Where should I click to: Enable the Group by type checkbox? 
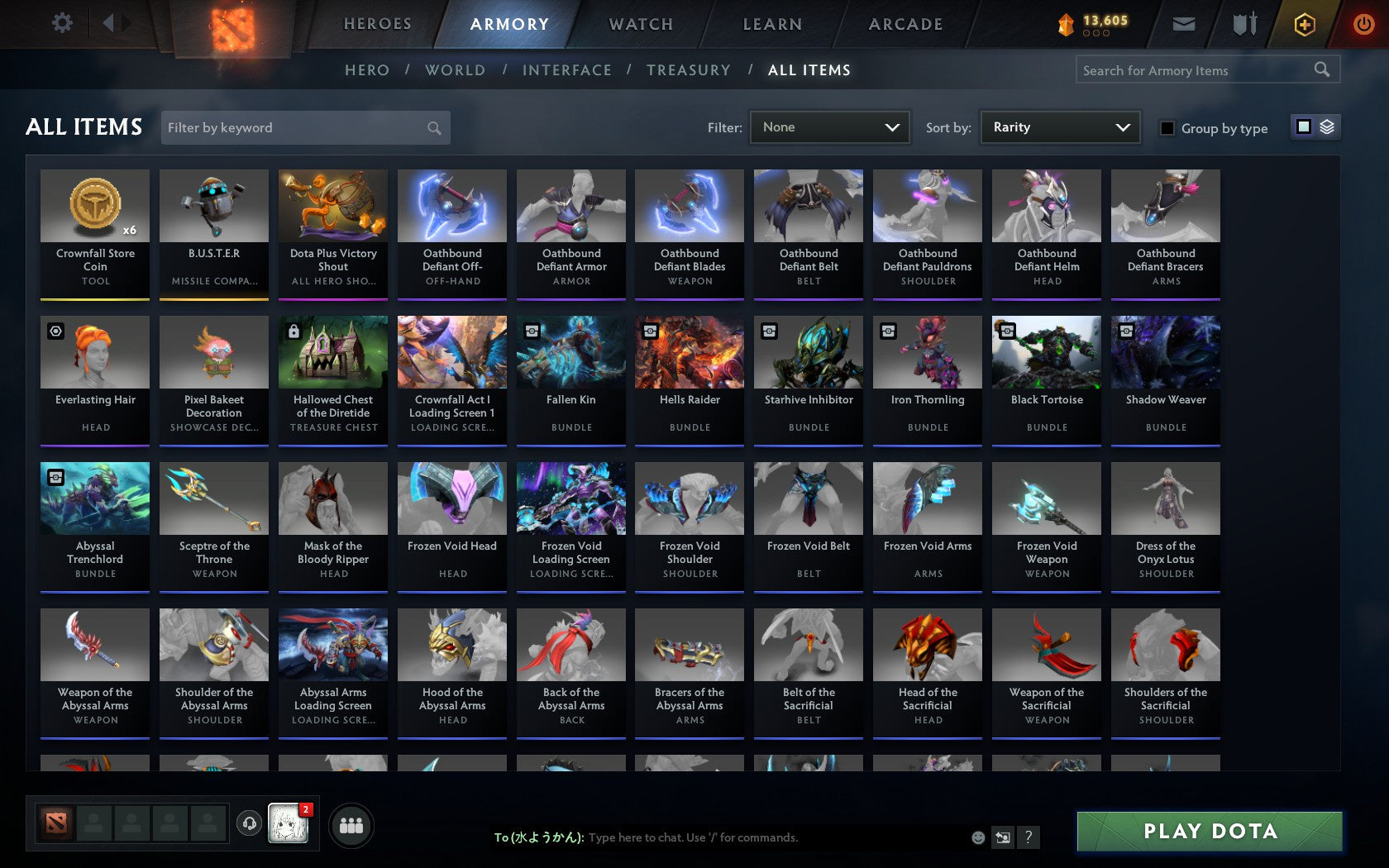[x=1166, y=128]
